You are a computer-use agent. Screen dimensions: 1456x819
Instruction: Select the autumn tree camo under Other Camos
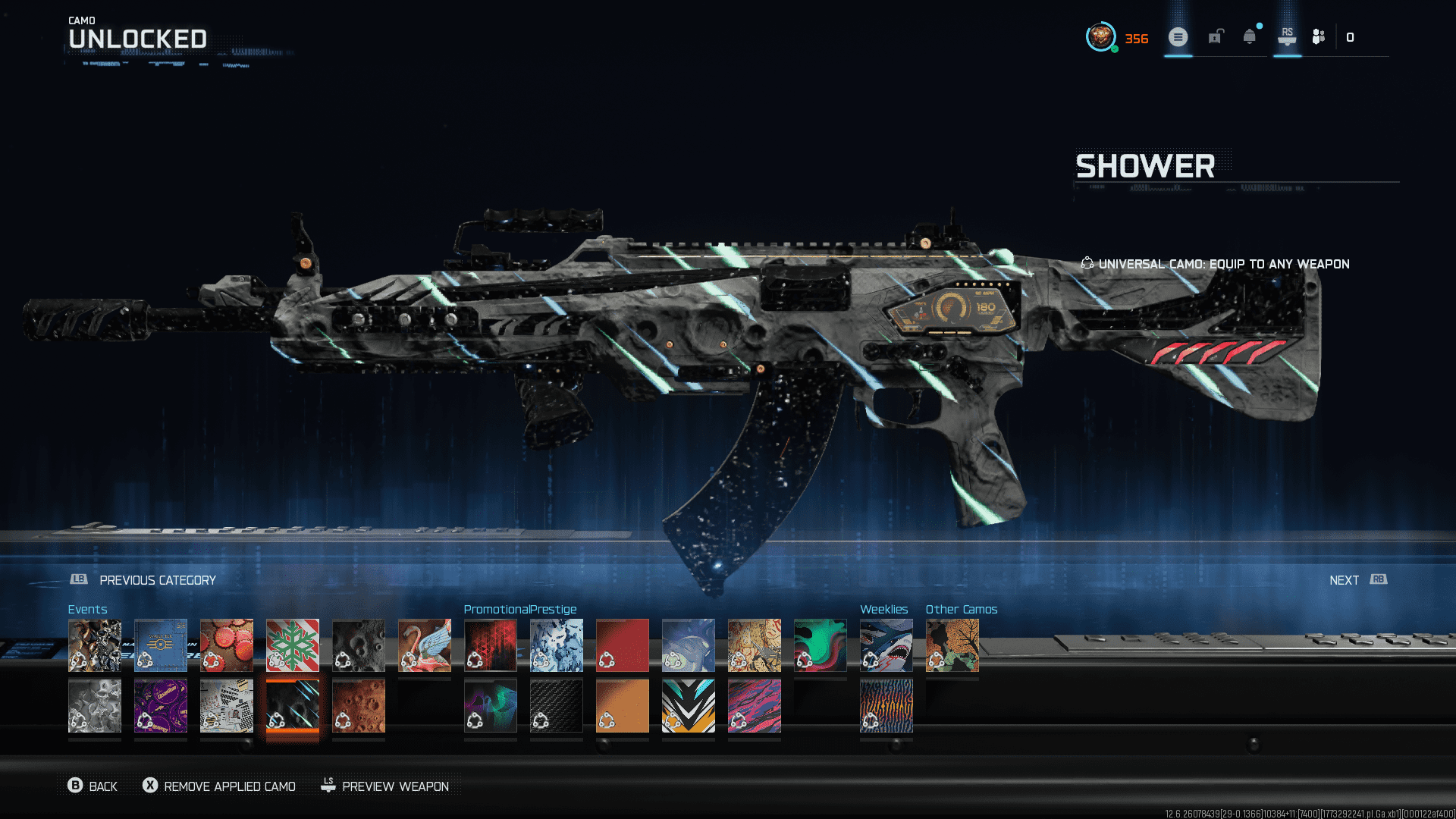952,645
